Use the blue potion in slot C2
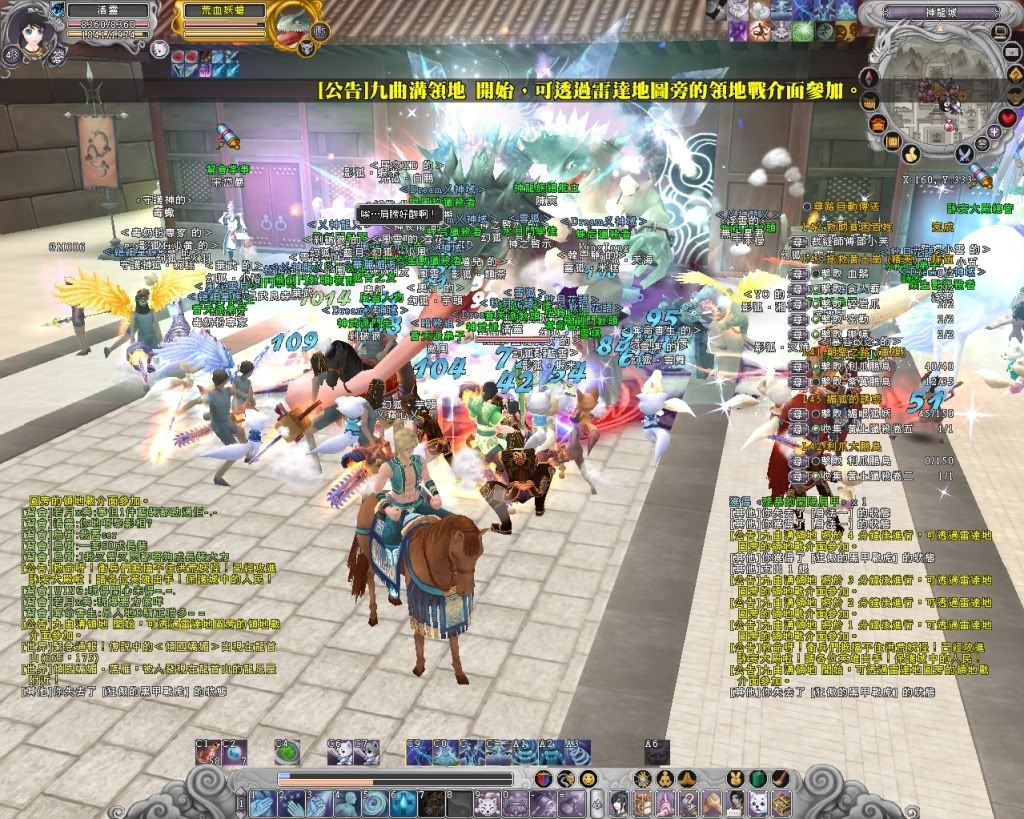Screen dimensions: 1024x819 [x=235, y=752]
